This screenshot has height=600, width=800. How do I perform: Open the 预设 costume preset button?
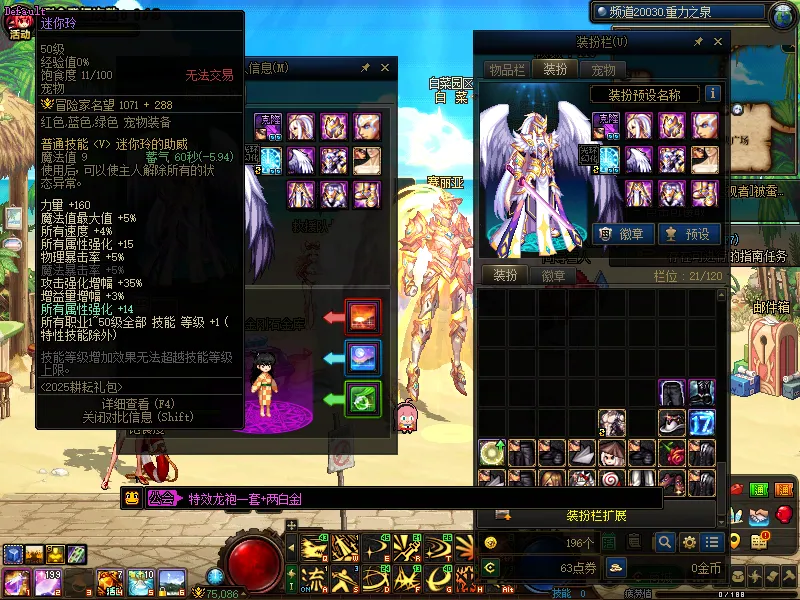tap(688, 234)
